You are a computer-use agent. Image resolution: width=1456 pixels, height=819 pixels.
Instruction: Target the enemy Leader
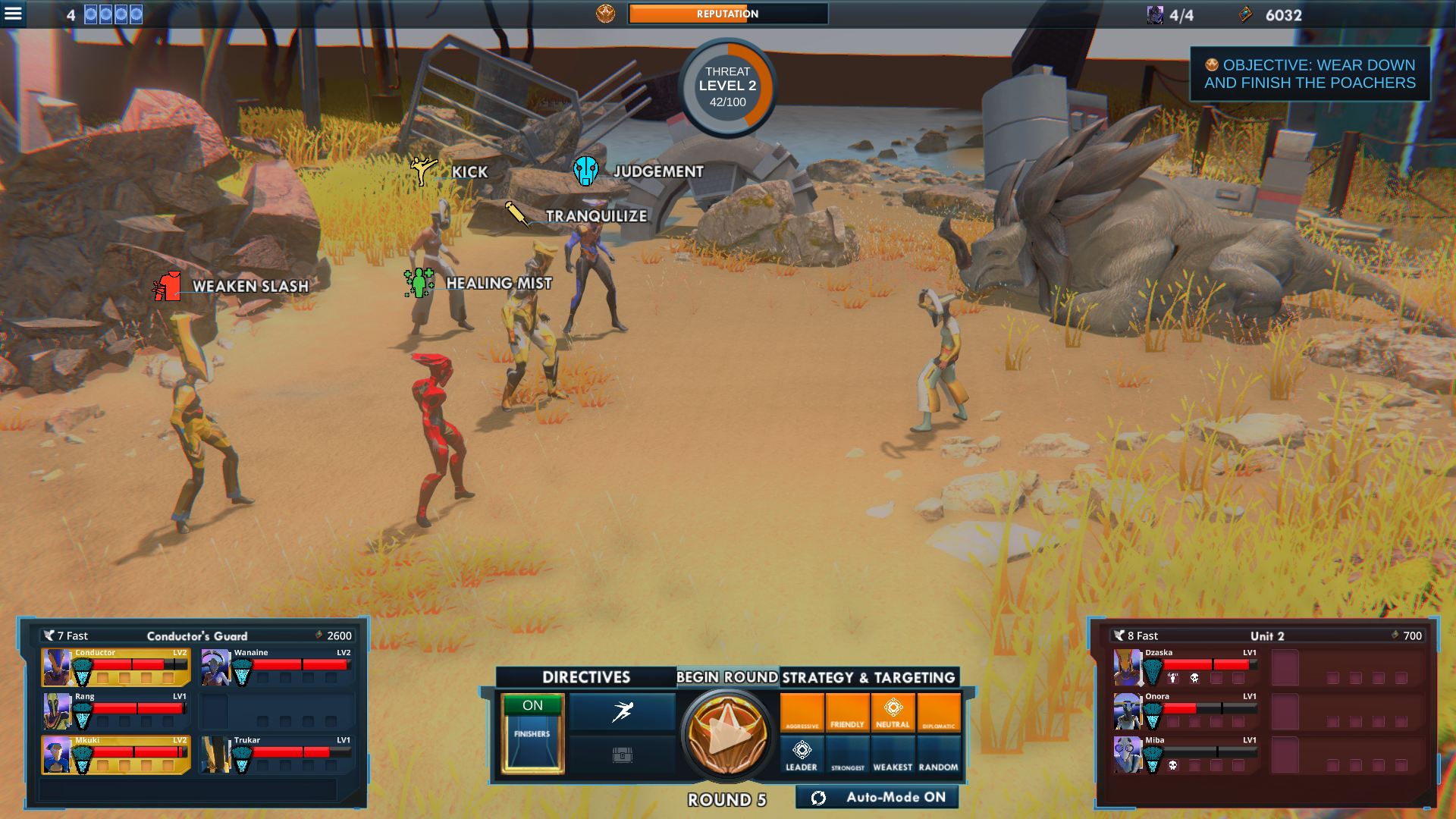point(802,755)
